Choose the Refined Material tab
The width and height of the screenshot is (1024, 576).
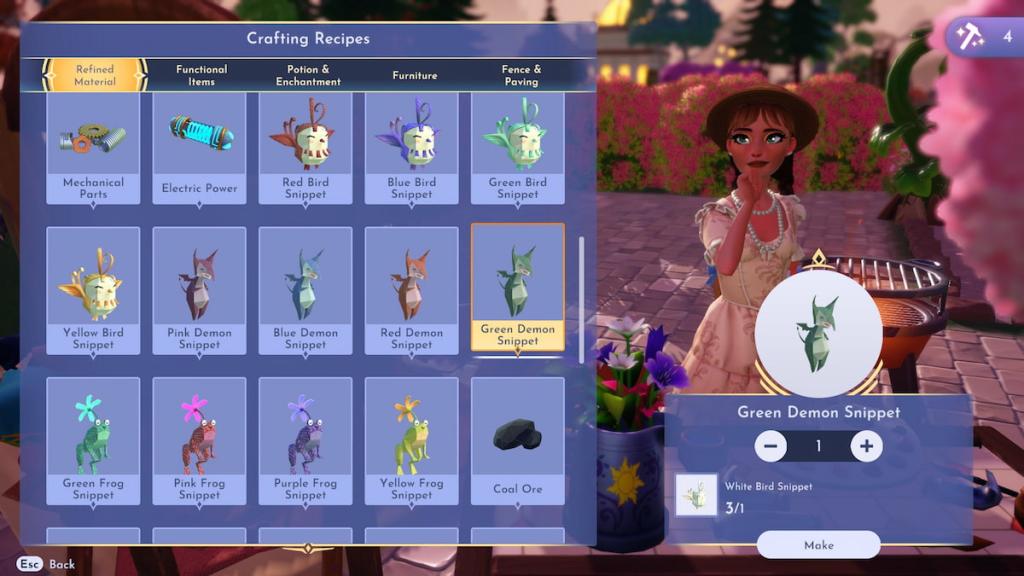95,75
